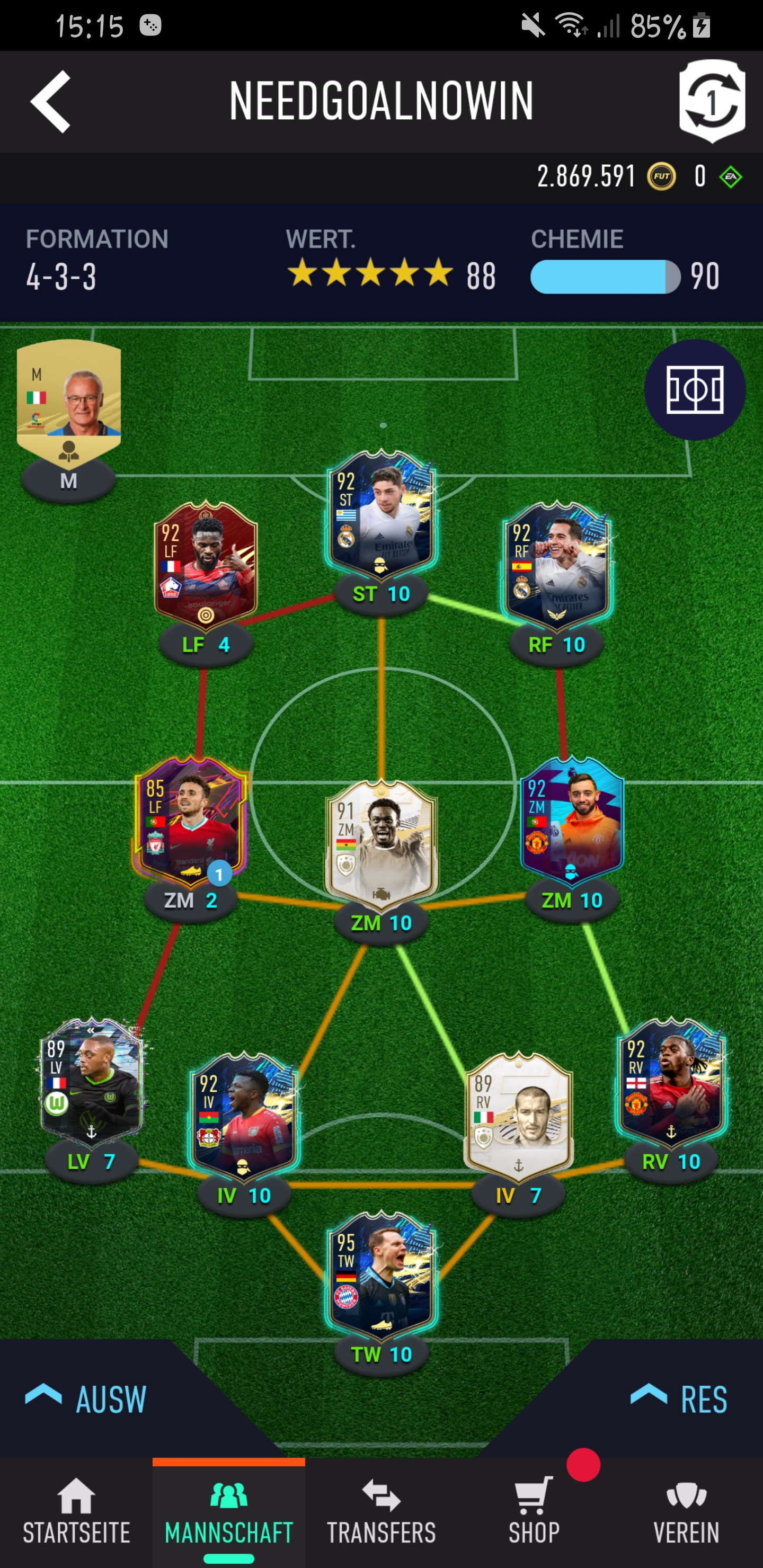Open the pitch view toggle button

[x=695, y=389]
